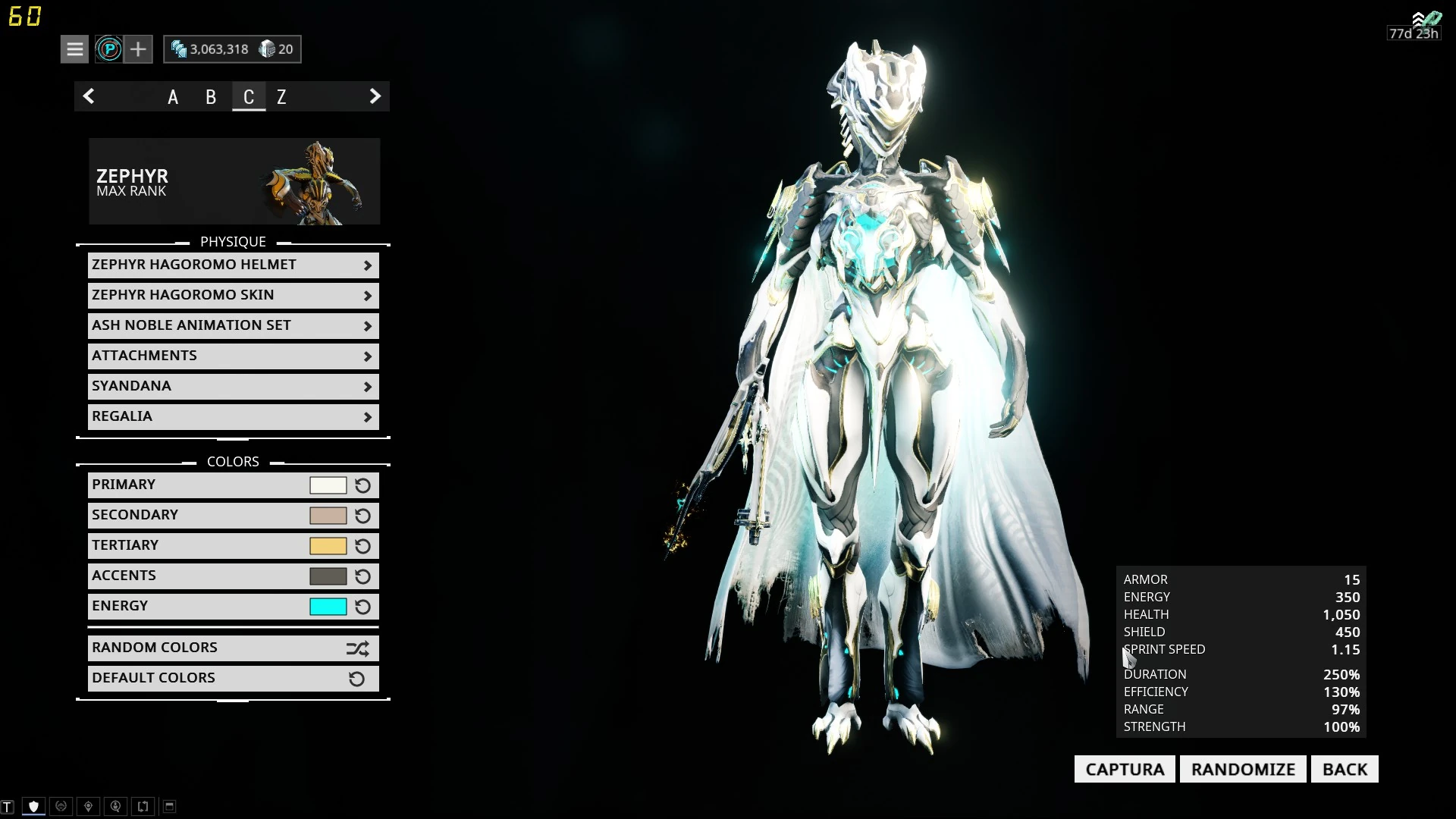1456x819 pixels.
Task: Toggle the magnified avatar icon in bottom toolbar
Action: tap(115, 806)
